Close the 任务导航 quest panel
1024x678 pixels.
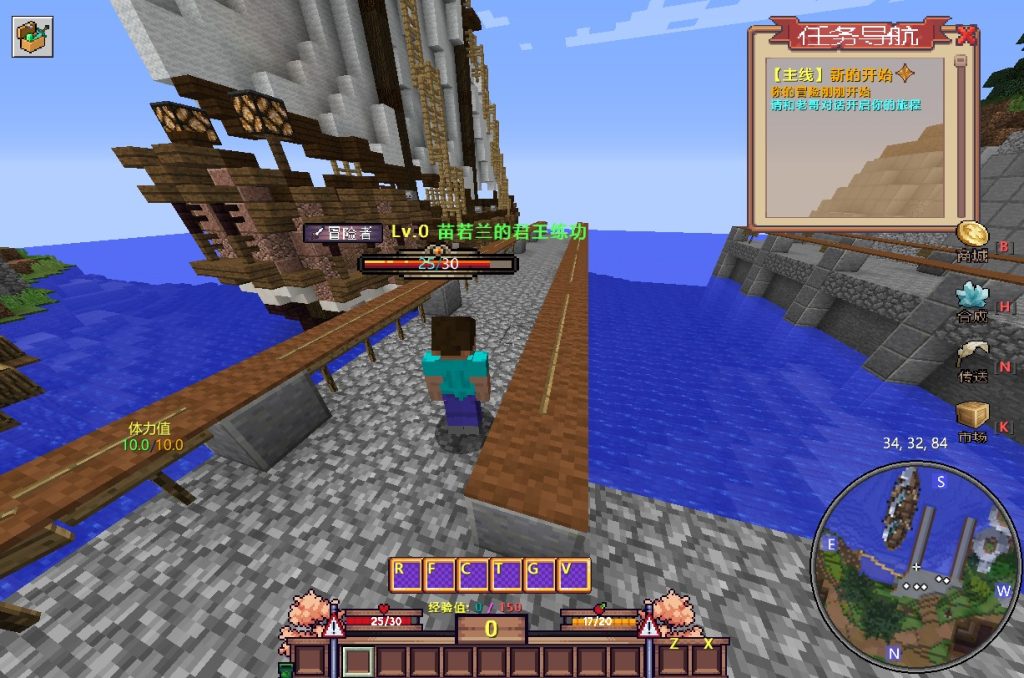point(965,36)
